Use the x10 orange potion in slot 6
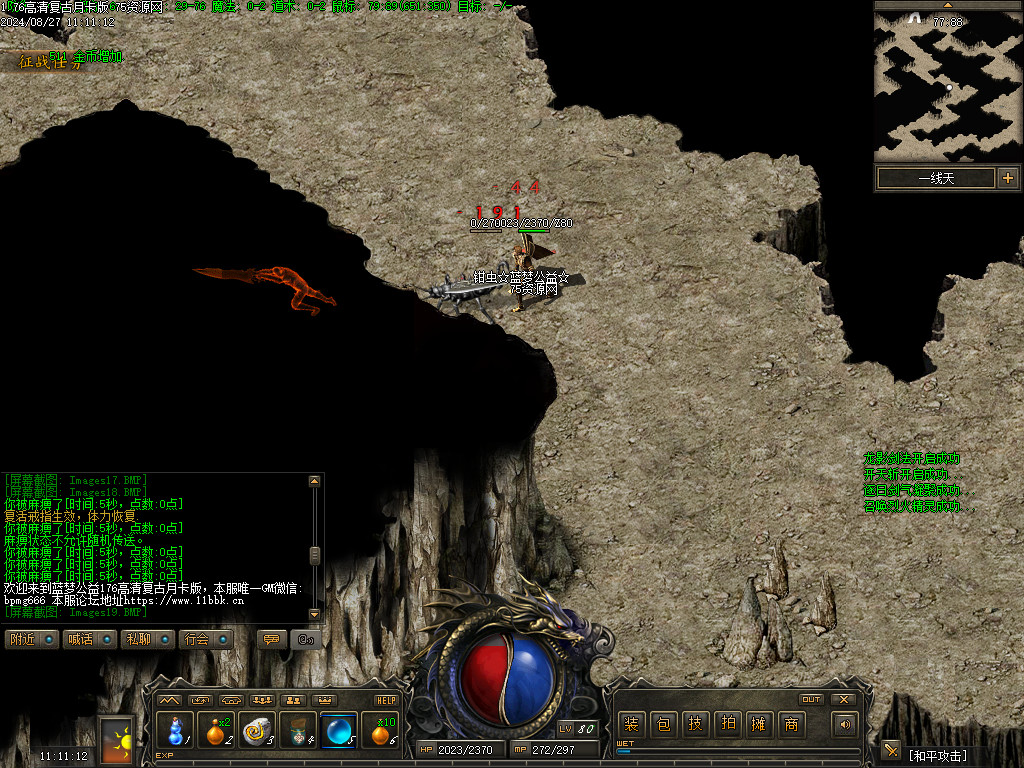1024x768 pixels. point(381,731)
